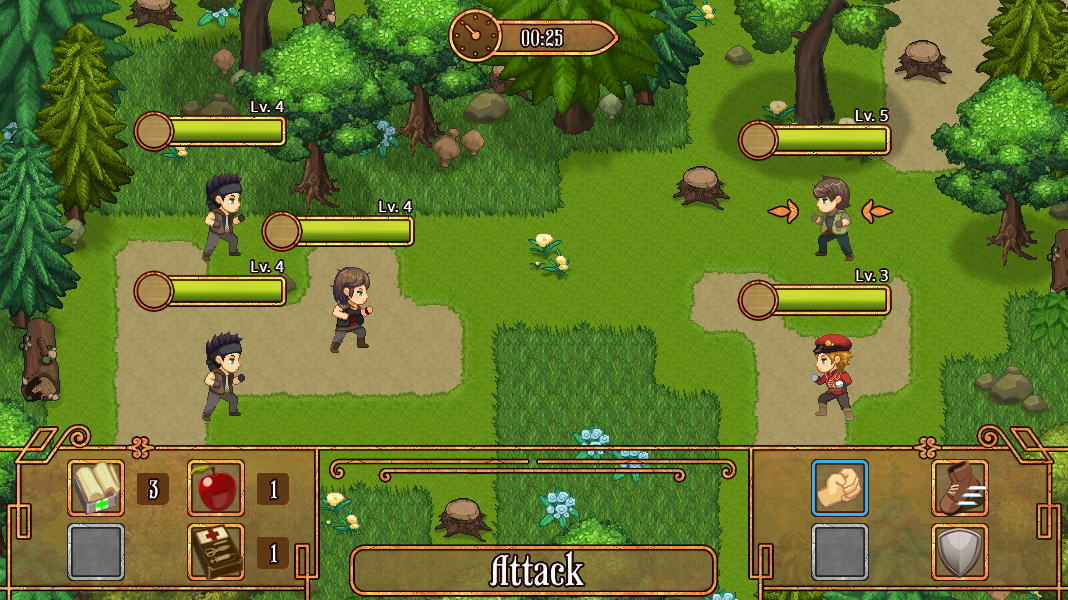Use the bandage roll item
Viewport: 1068px width, 600px height.
click(x=96, y=488)
